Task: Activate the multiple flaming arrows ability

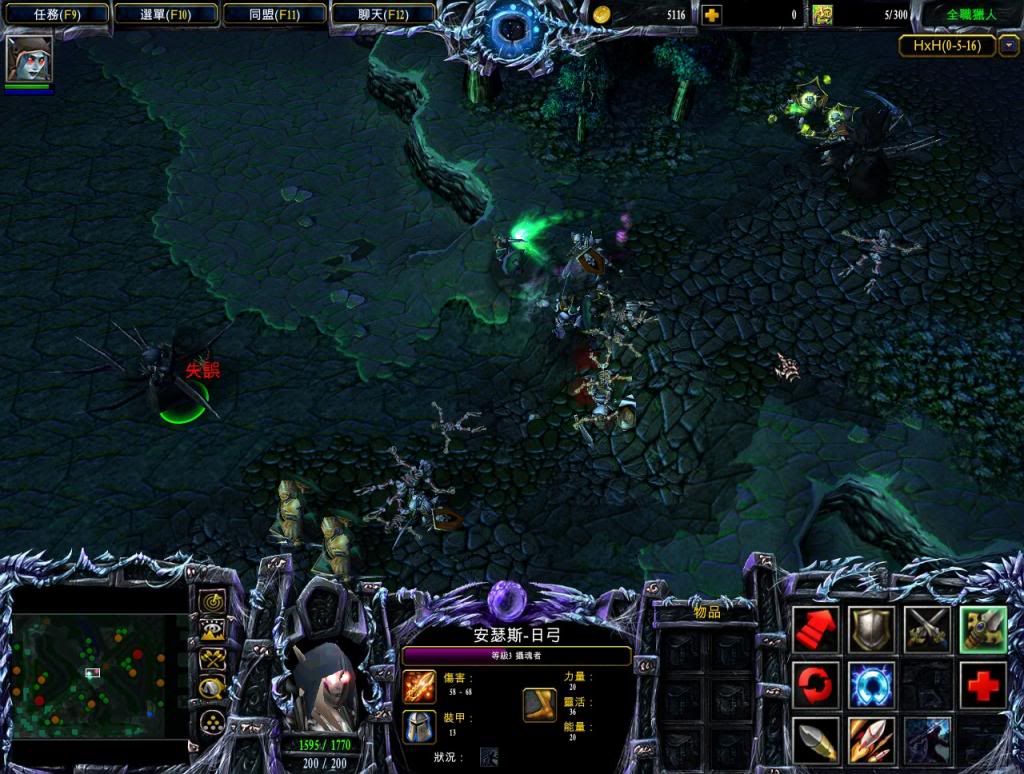Action: click(871, 741)
